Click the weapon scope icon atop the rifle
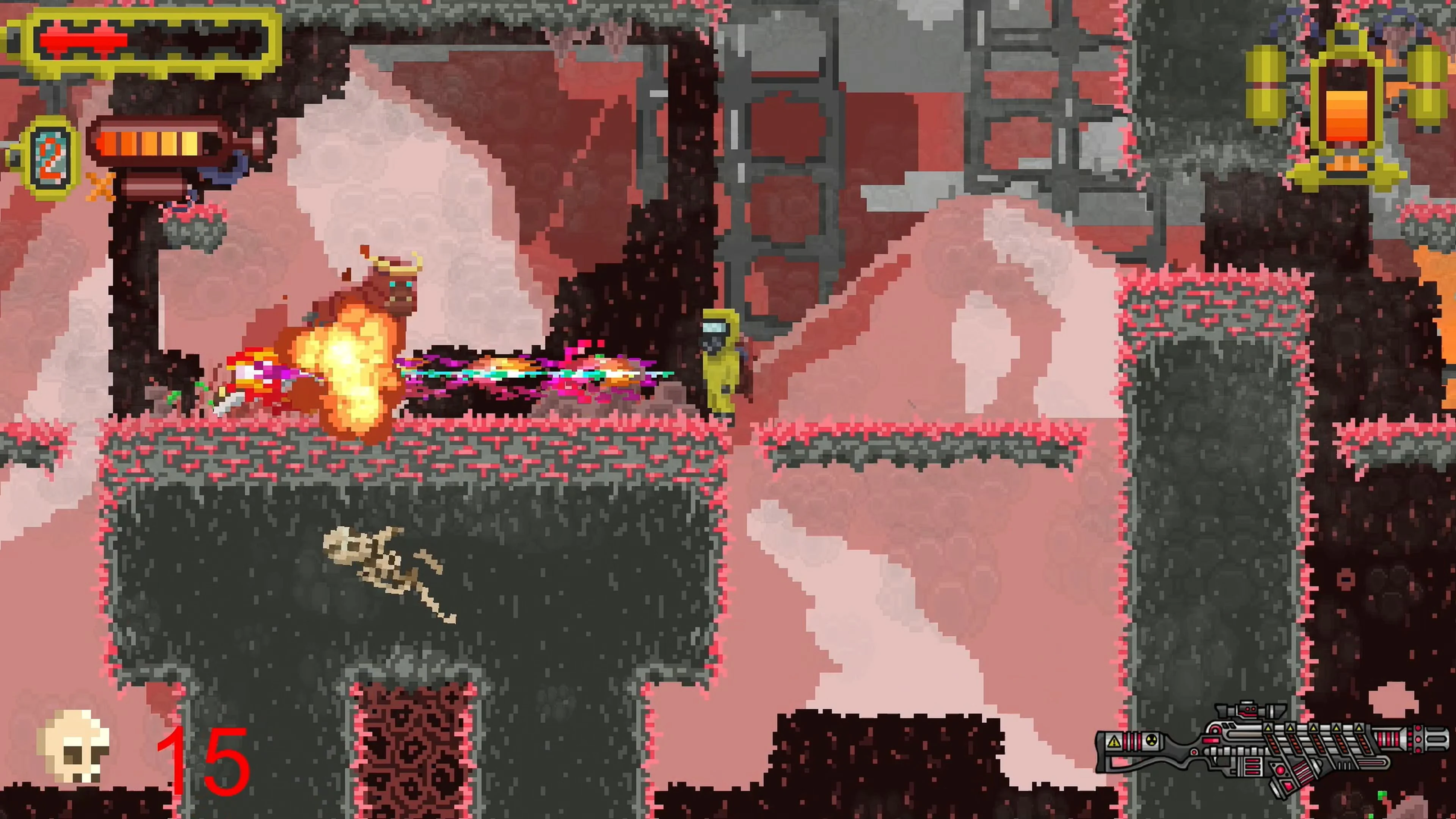This screenshot has height=819, width=1456. pyautogui.click(x=1247, y=711)
